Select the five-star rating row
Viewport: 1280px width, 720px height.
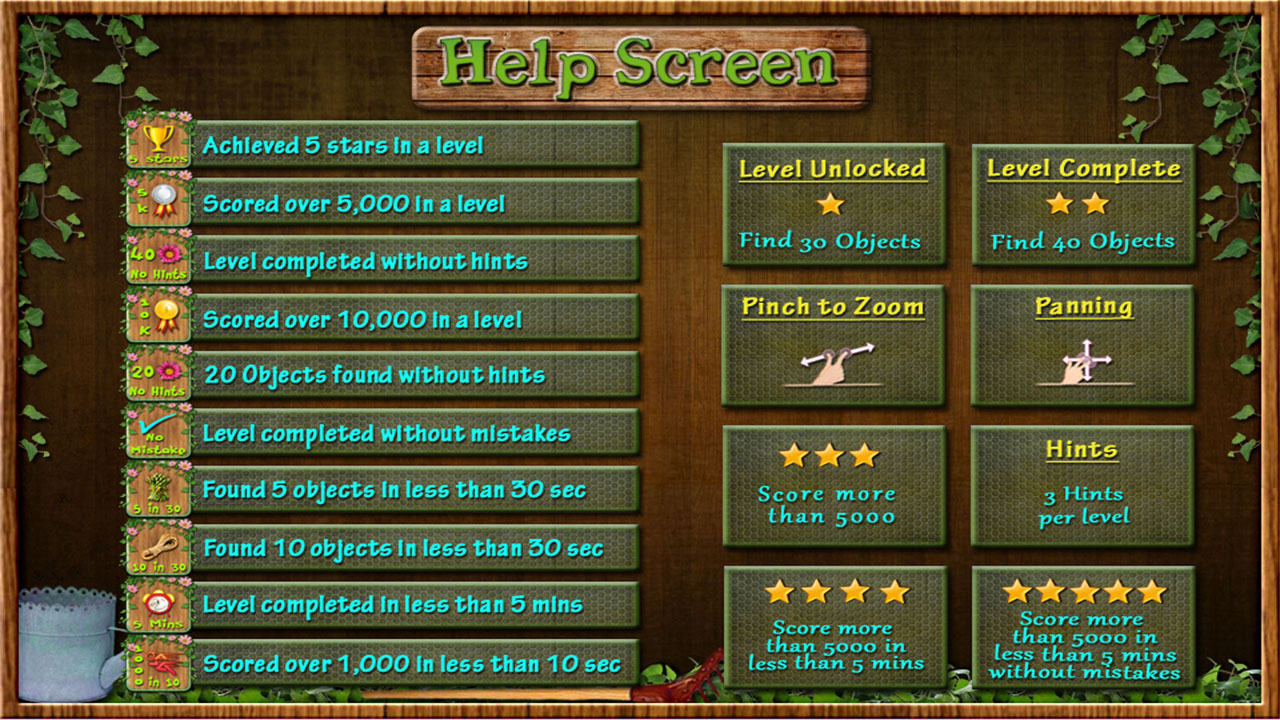1082,590
